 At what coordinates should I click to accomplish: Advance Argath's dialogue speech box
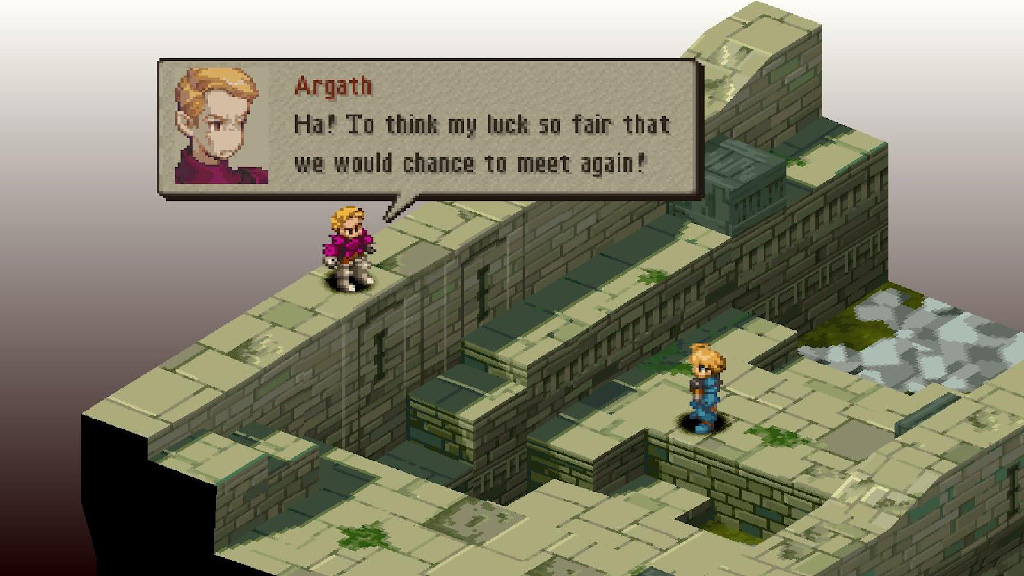pyautogui.click(x=430, y=128)
